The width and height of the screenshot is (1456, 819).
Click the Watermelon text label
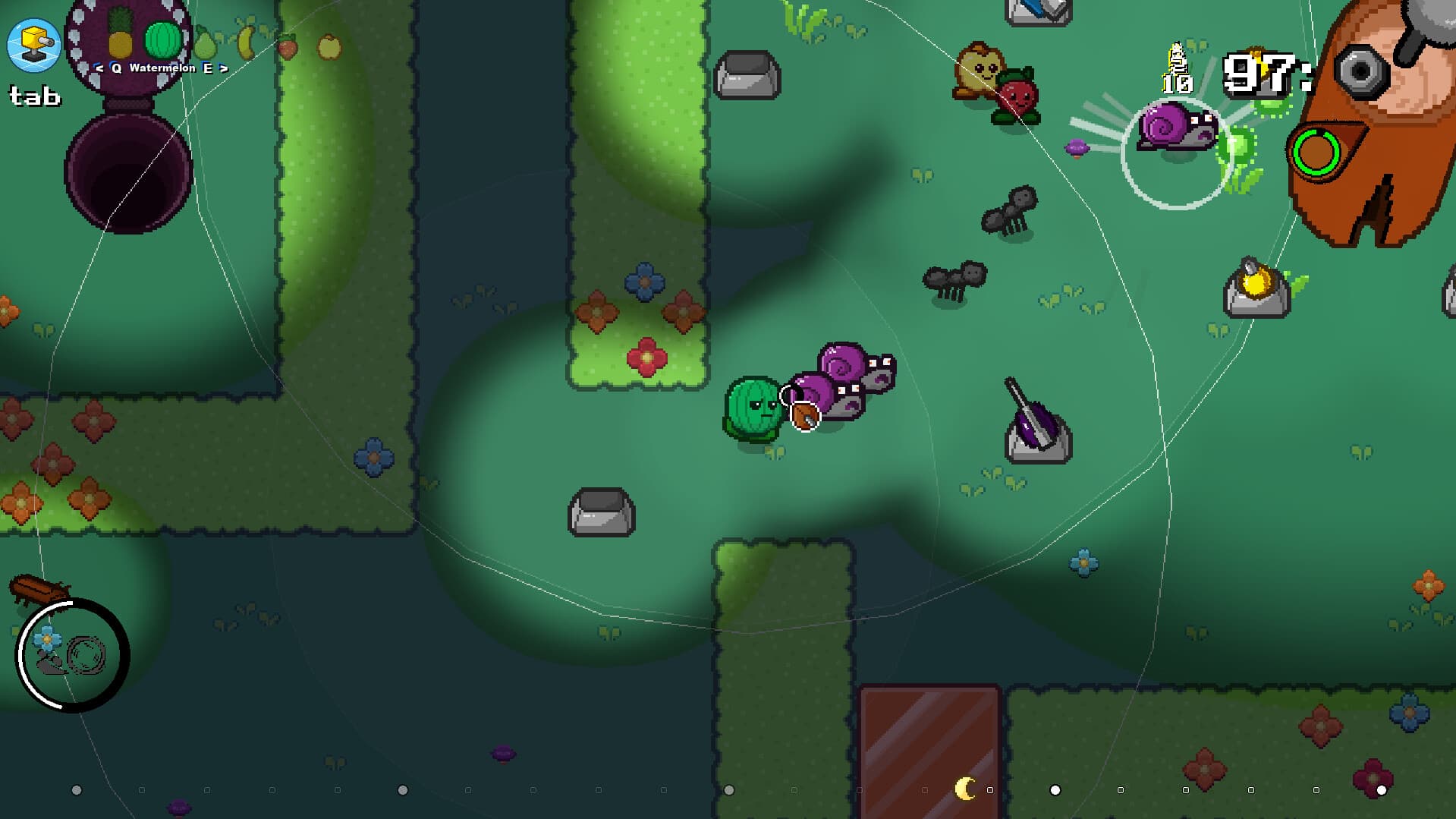click(x=162, y=68)
